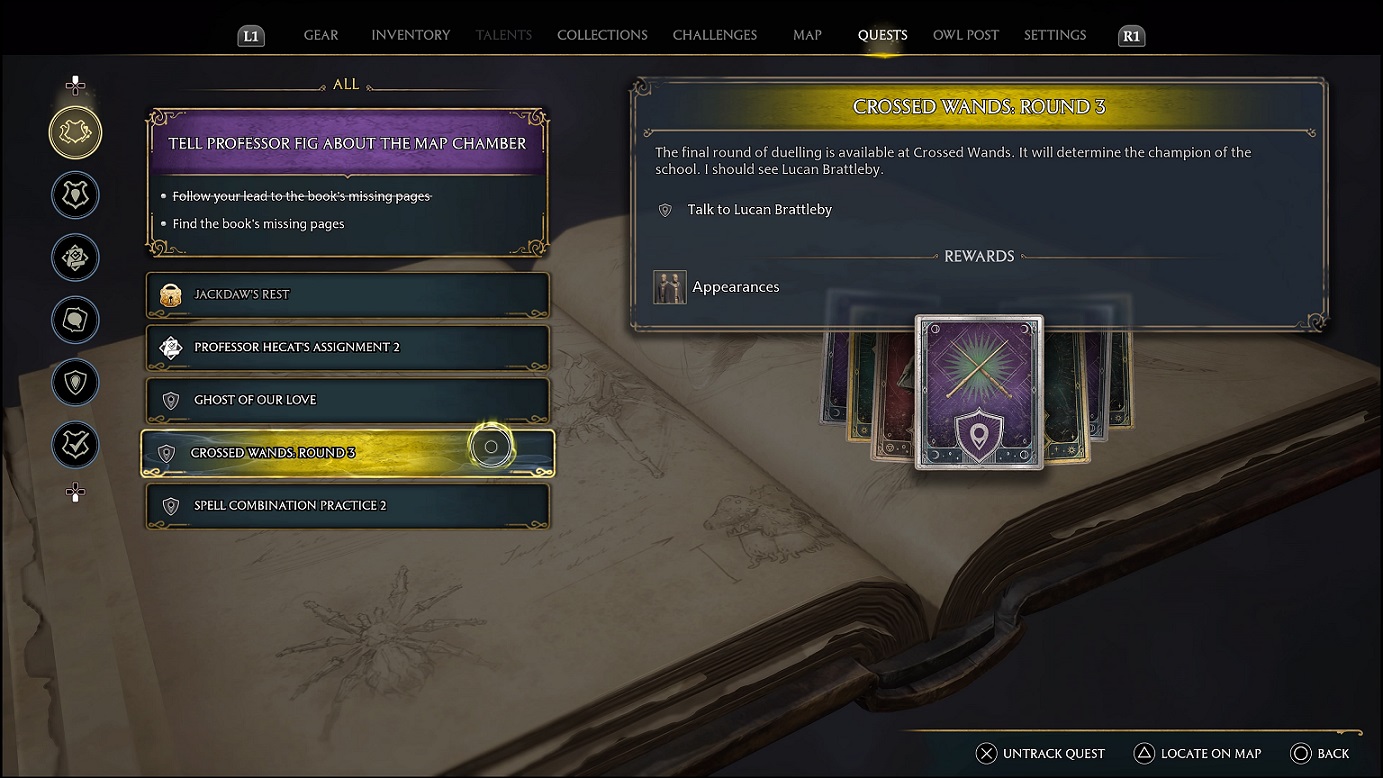Open the OWL POST tab
Image resolution: width=1383 pixels, height=778 pixels.
click(965, 35)
